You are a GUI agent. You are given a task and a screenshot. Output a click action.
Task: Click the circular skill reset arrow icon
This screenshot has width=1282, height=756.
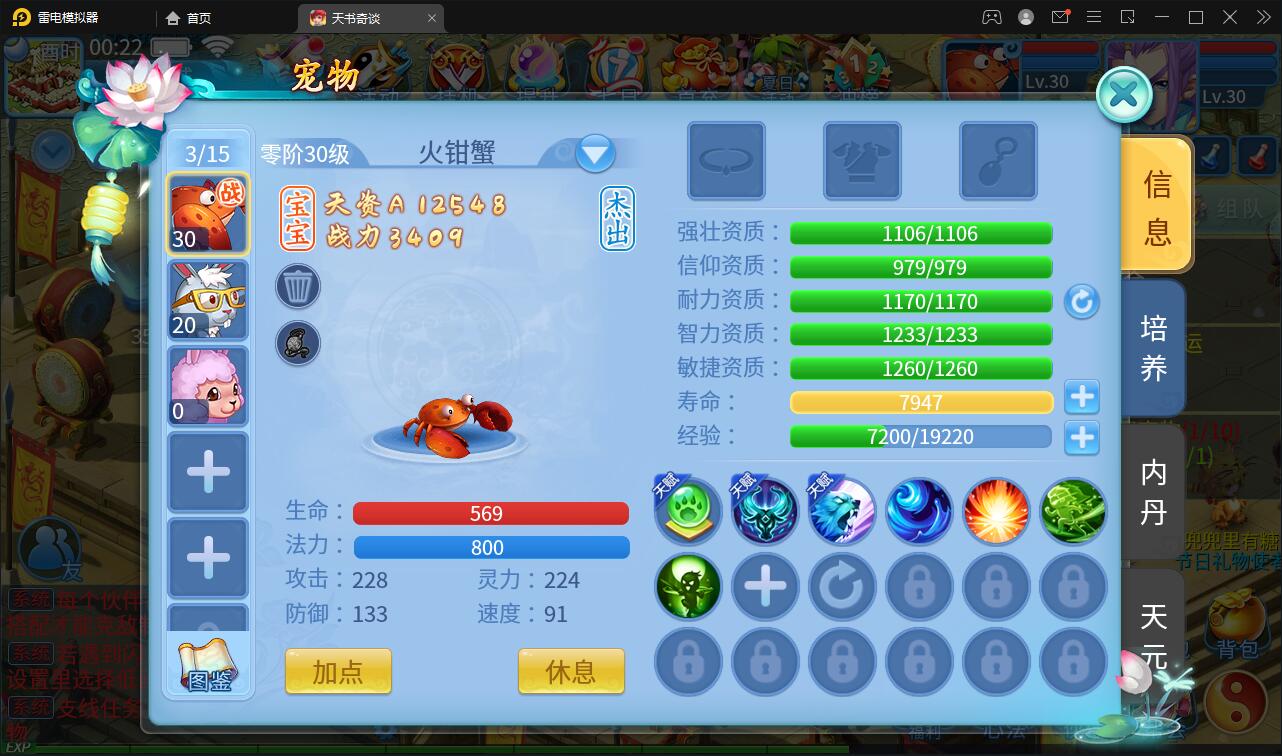pyautogui.click(x=842, y=587)
